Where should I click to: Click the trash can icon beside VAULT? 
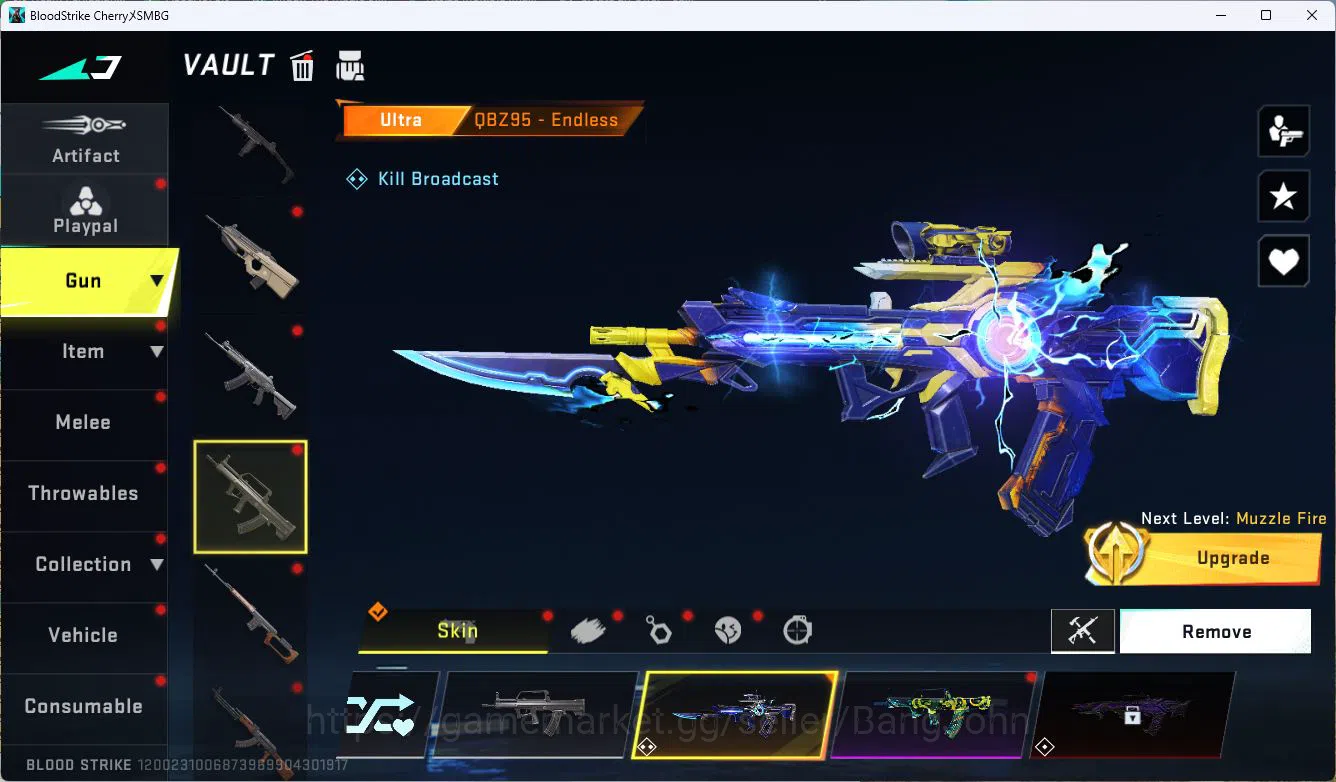pos(301,65)
